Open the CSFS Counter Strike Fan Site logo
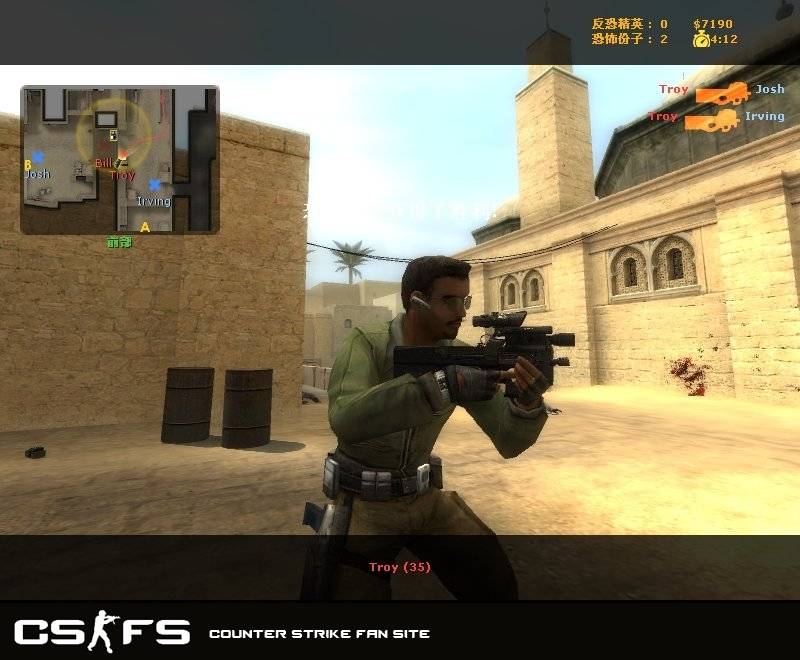 coord(101,632)
